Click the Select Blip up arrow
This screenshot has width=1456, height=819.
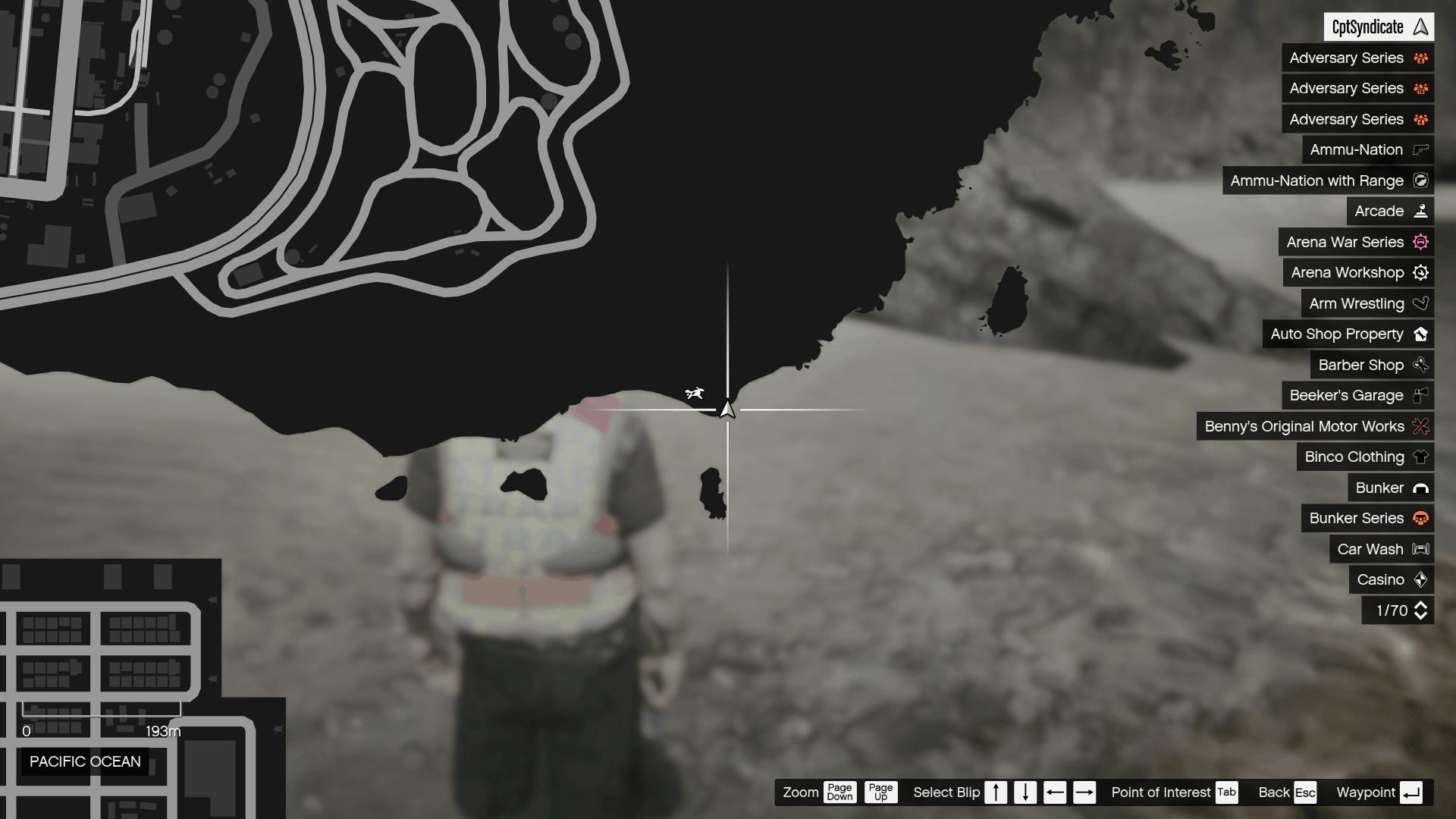pos(996,792)
